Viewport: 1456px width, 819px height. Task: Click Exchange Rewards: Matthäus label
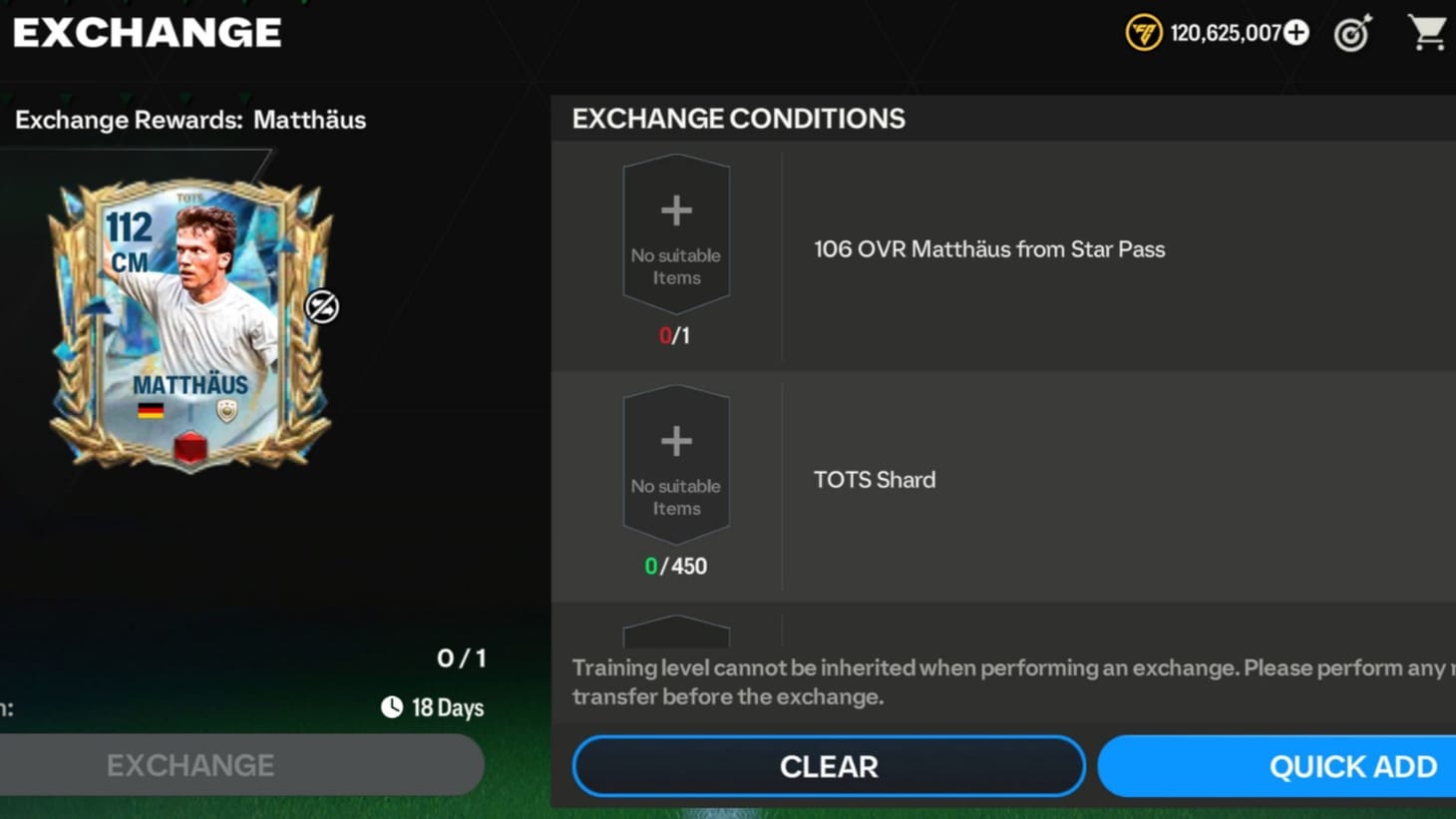[x=190, y=120]
